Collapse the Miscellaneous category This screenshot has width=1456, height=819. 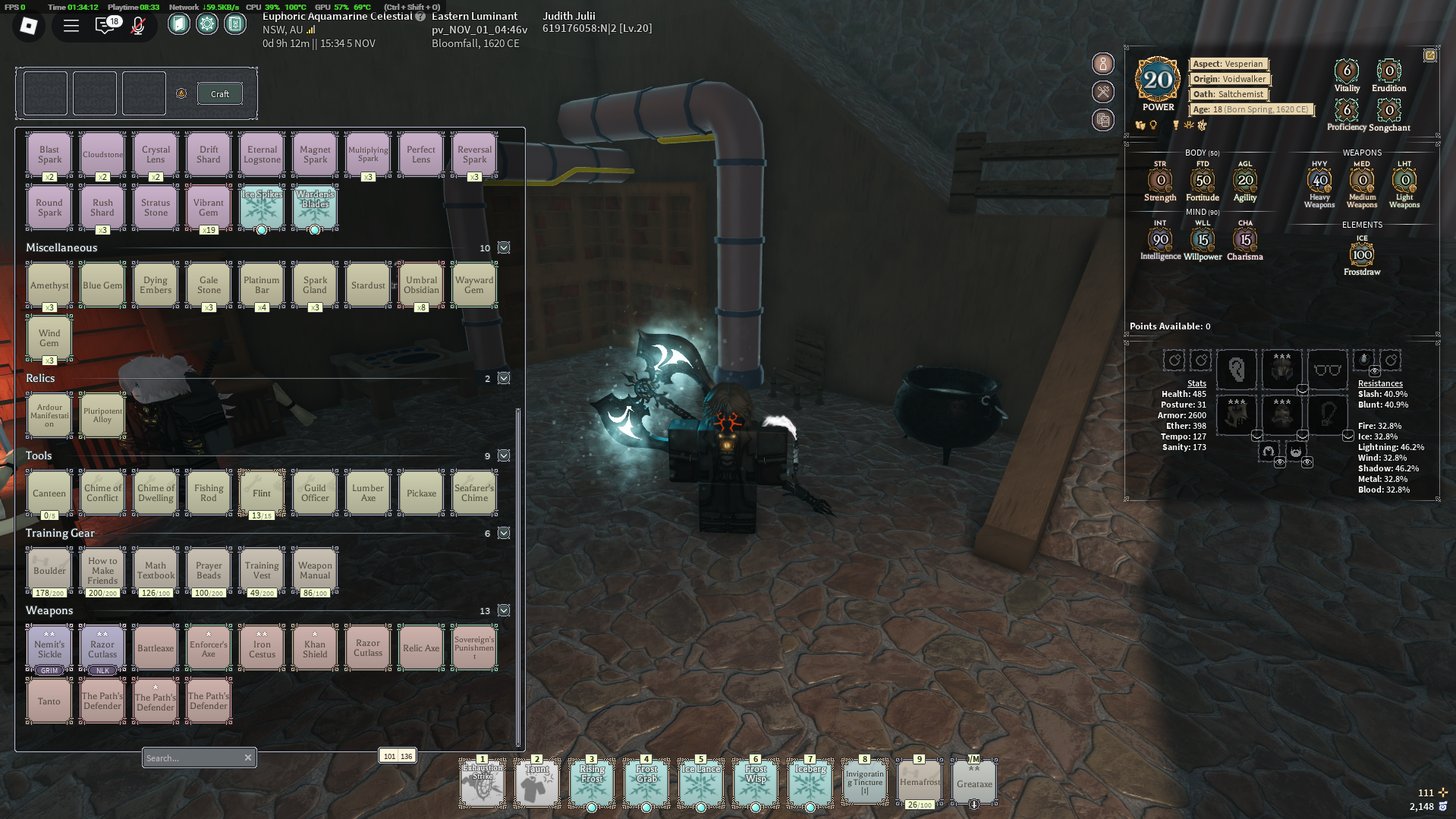(504, 247)
